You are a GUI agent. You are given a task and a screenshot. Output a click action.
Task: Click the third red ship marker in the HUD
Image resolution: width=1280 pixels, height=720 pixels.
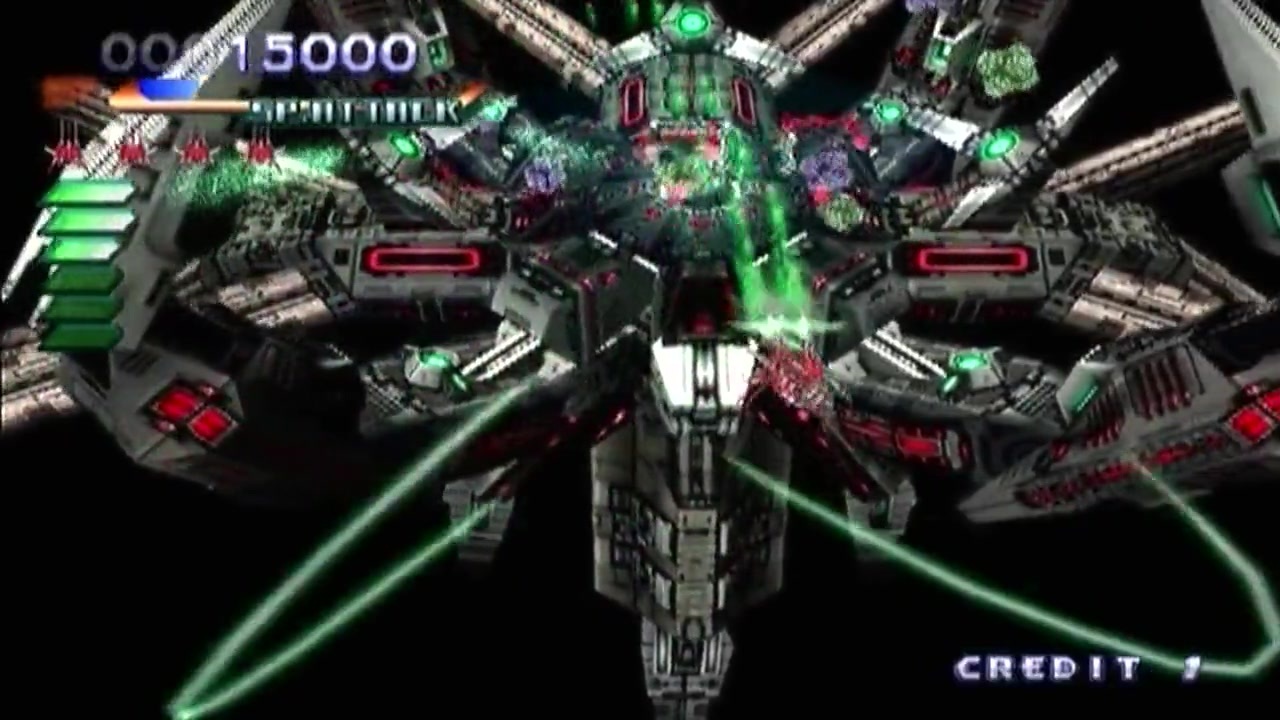[x=196, y=151]
